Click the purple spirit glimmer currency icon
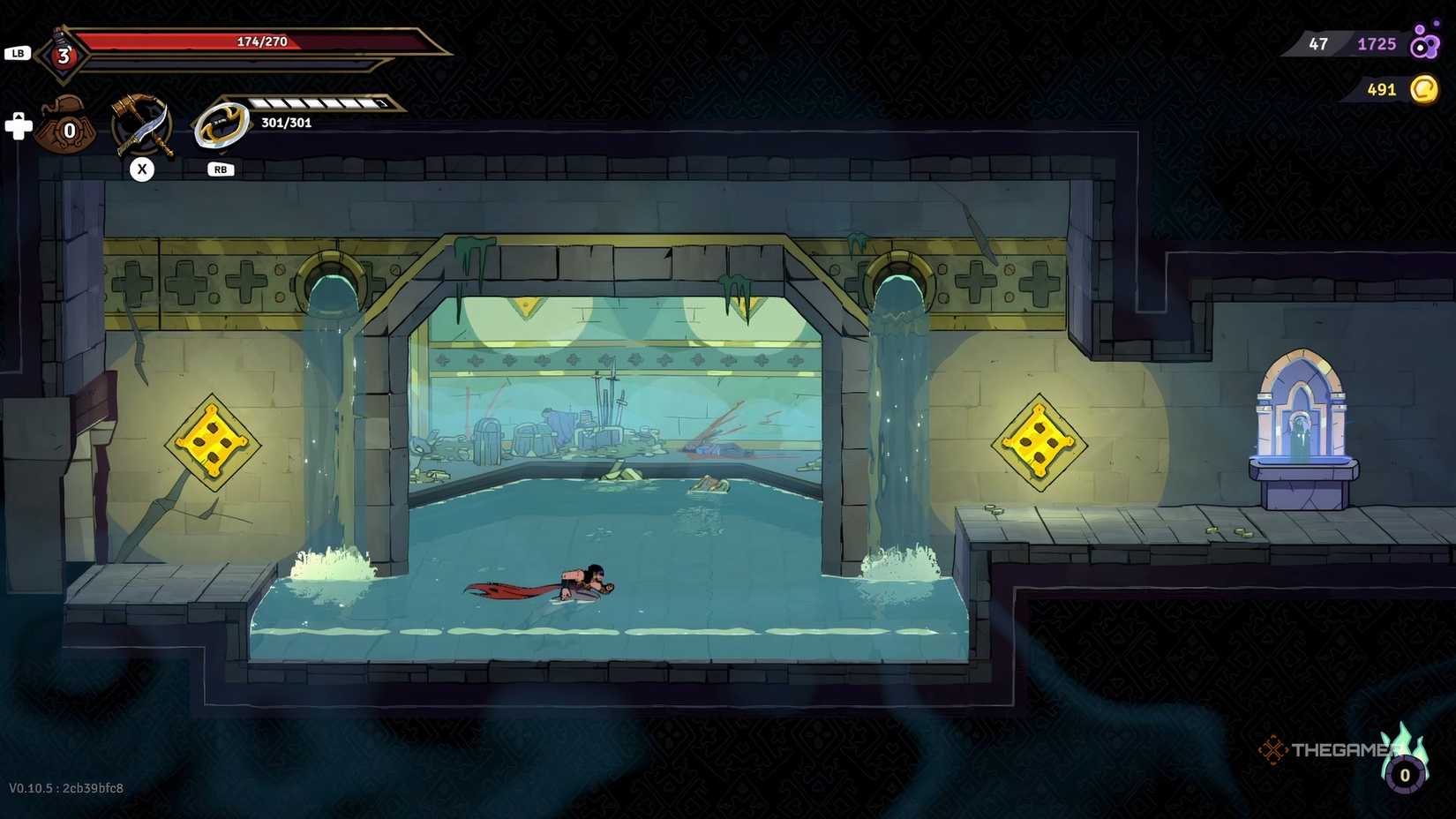 (x=1424, y=44)
